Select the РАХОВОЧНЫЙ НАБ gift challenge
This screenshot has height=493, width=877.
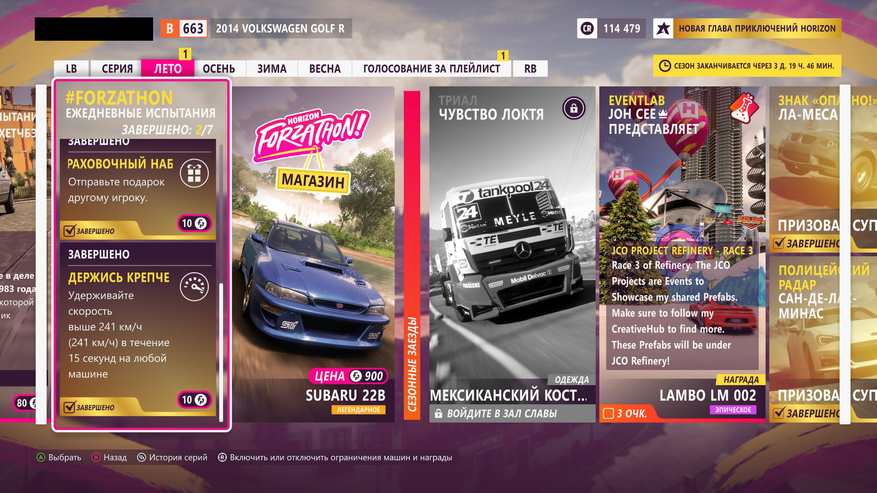137,188
